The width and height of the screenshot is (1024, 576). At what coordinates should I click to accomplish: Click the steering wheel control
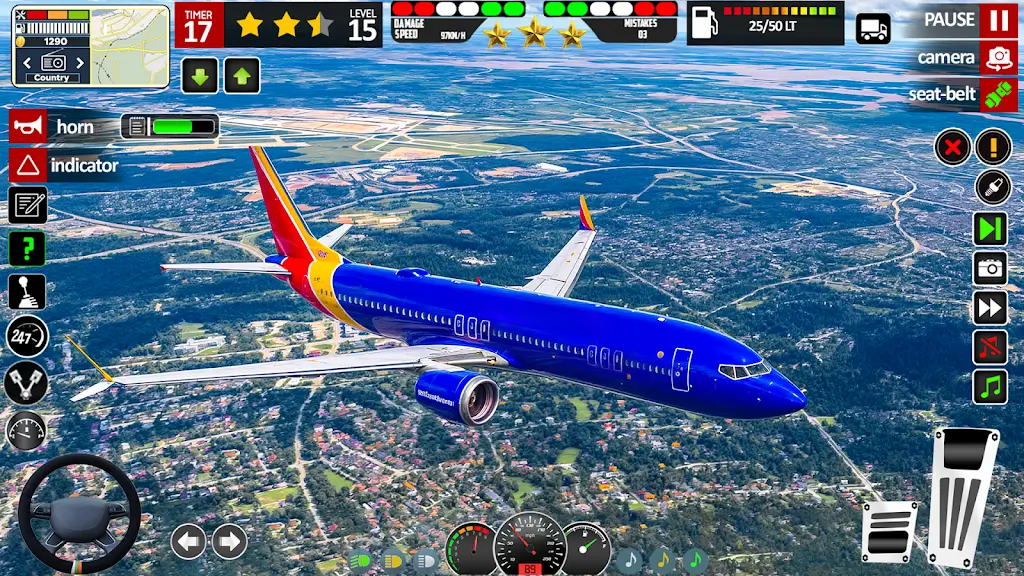(x=79, y=513)
